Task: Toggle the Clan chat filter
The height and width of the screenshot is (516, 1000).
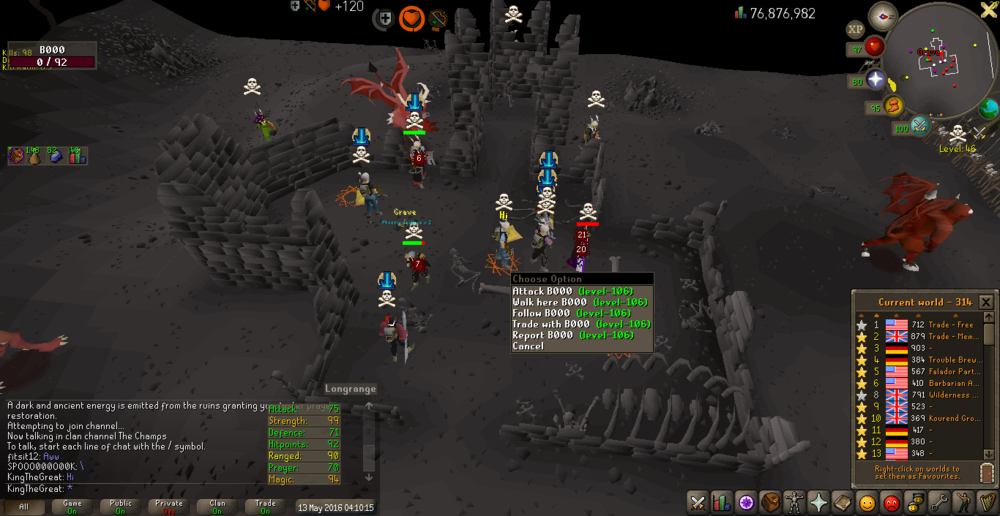Action: (x=217, y=507)
